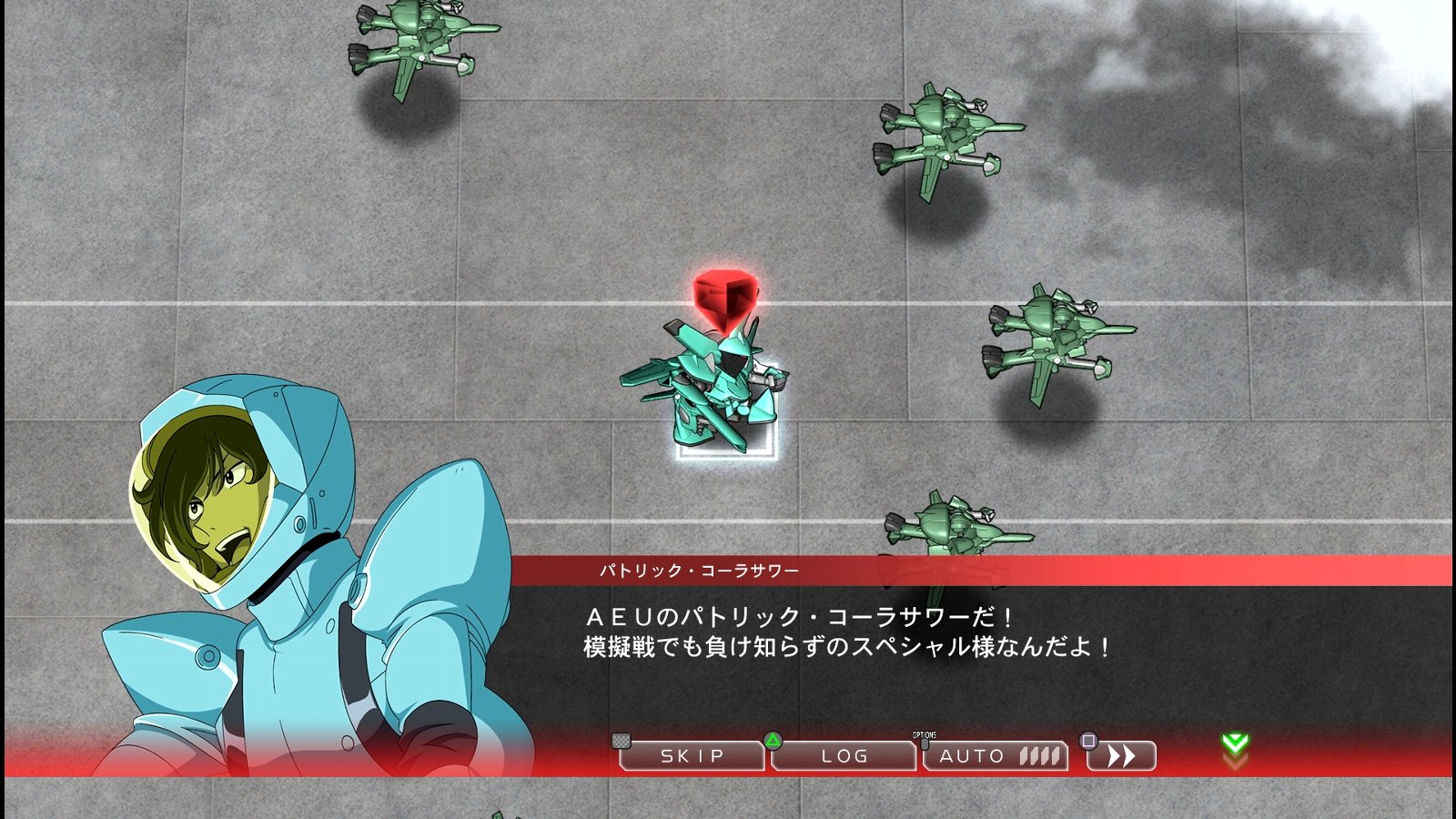Viewport: 1456px width, 819px height.
Task: Enable message skipping with SKIP
Action: (693, 755)
